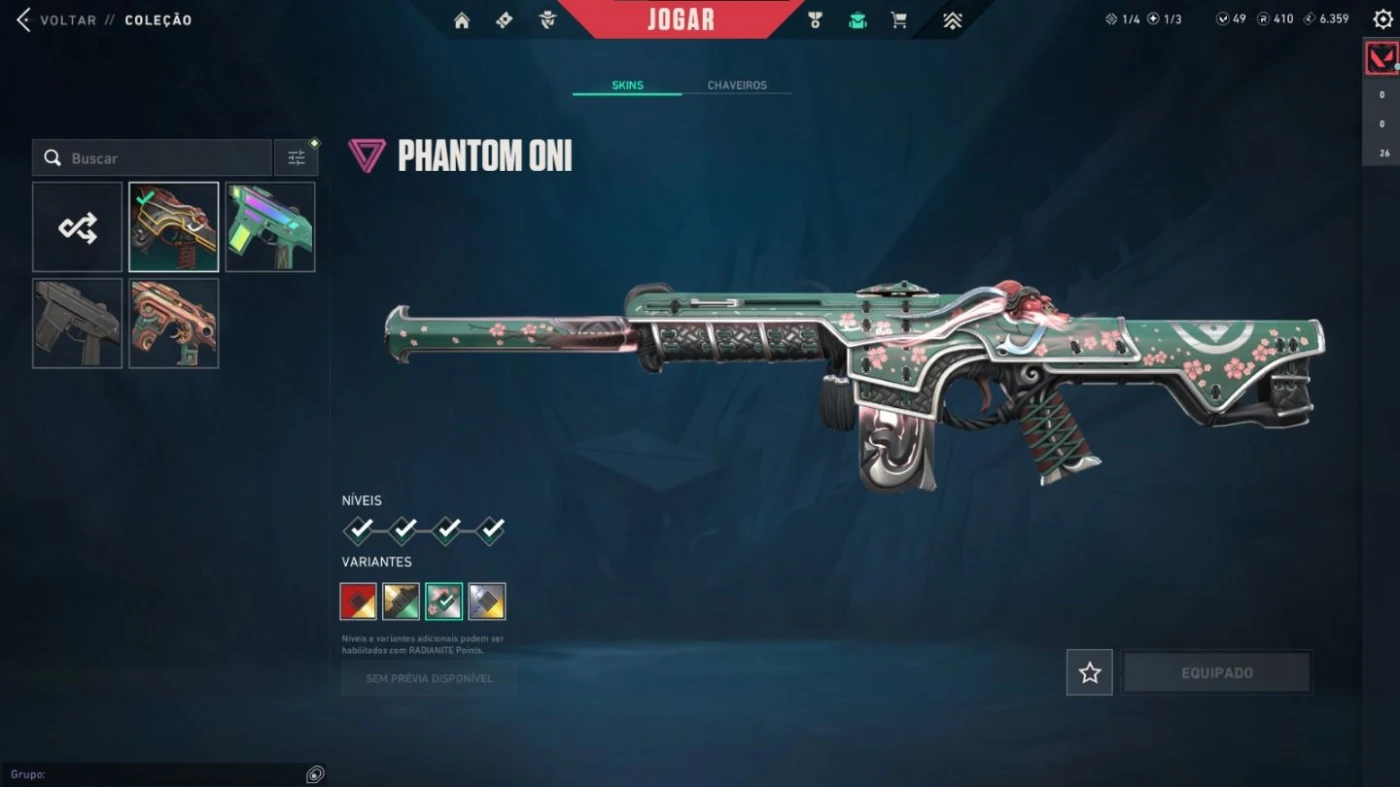Go back with the Voltar arrow
Screen dimensions: 1400x787
(23, 20)
